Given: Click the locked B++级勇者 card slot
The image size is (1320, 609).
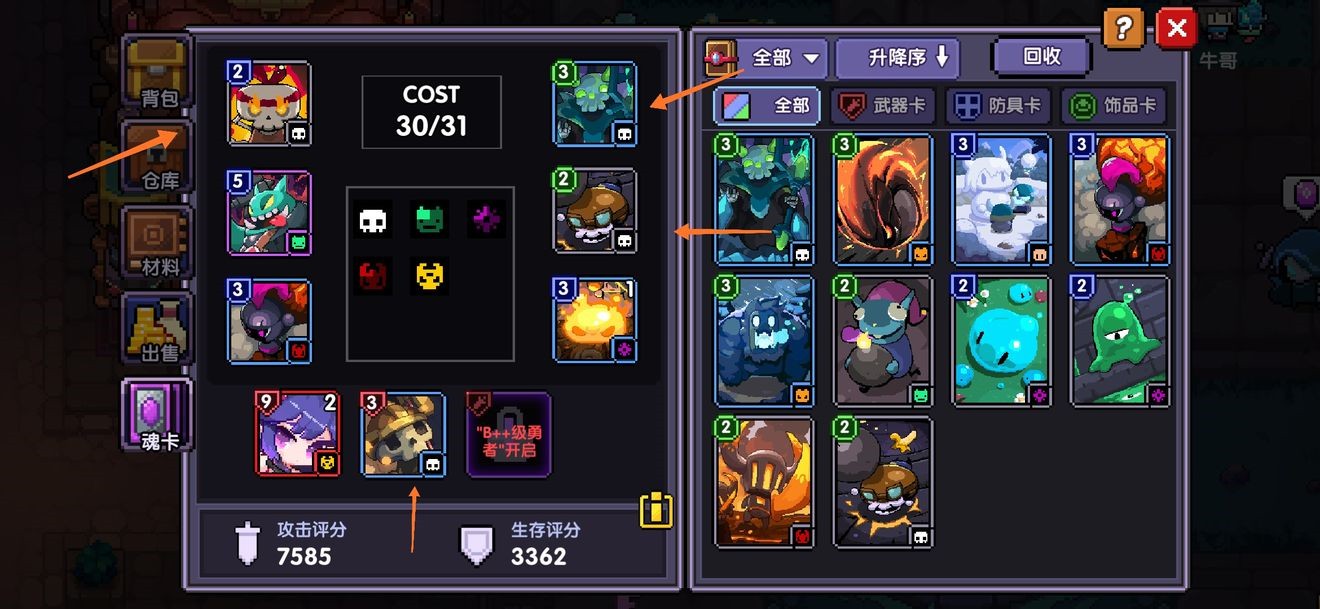Looking at the screenshot, I should [508, 434].
